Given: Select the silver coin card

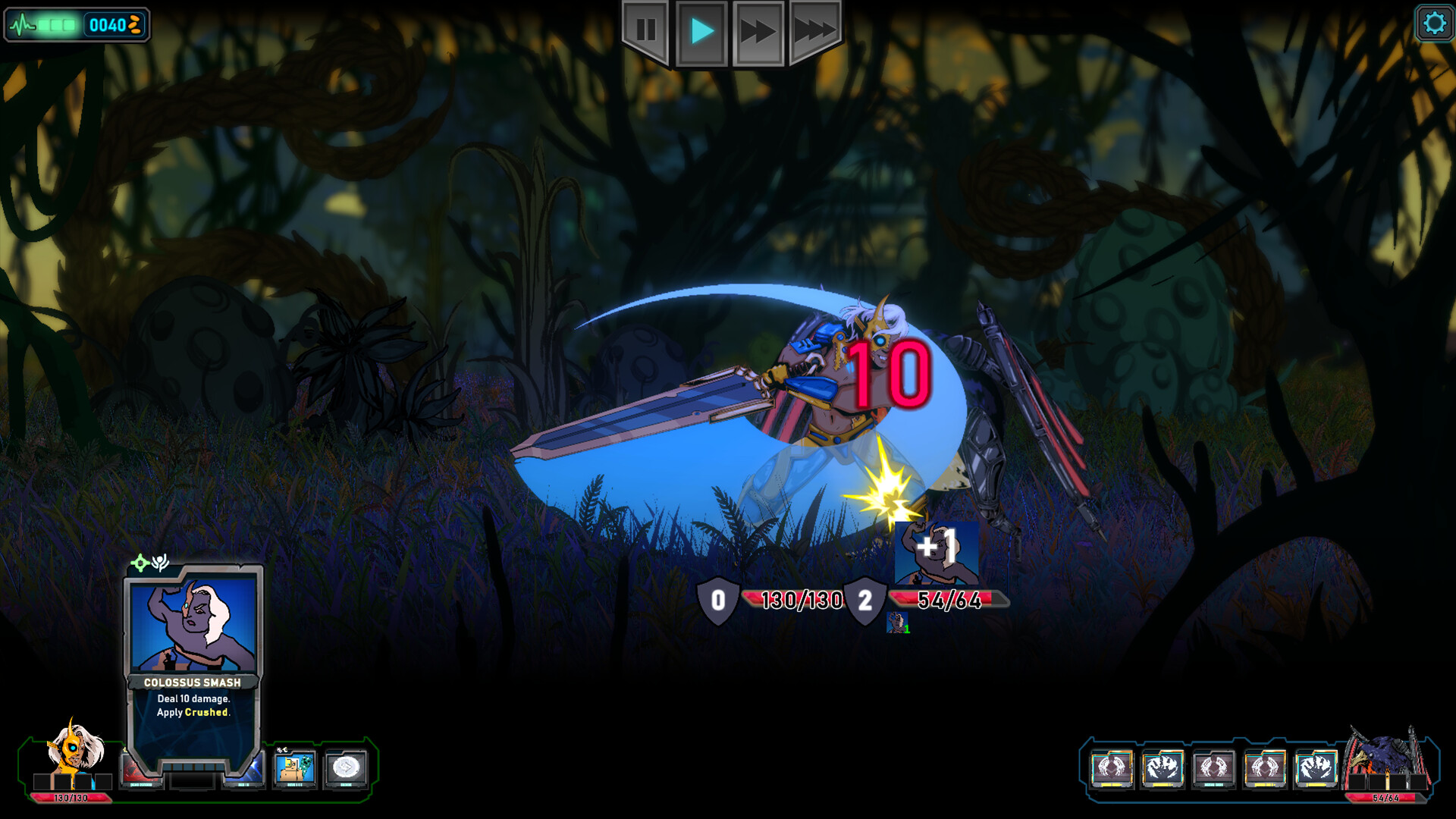Looking at the screenshot, I should (x=346, y=768).
